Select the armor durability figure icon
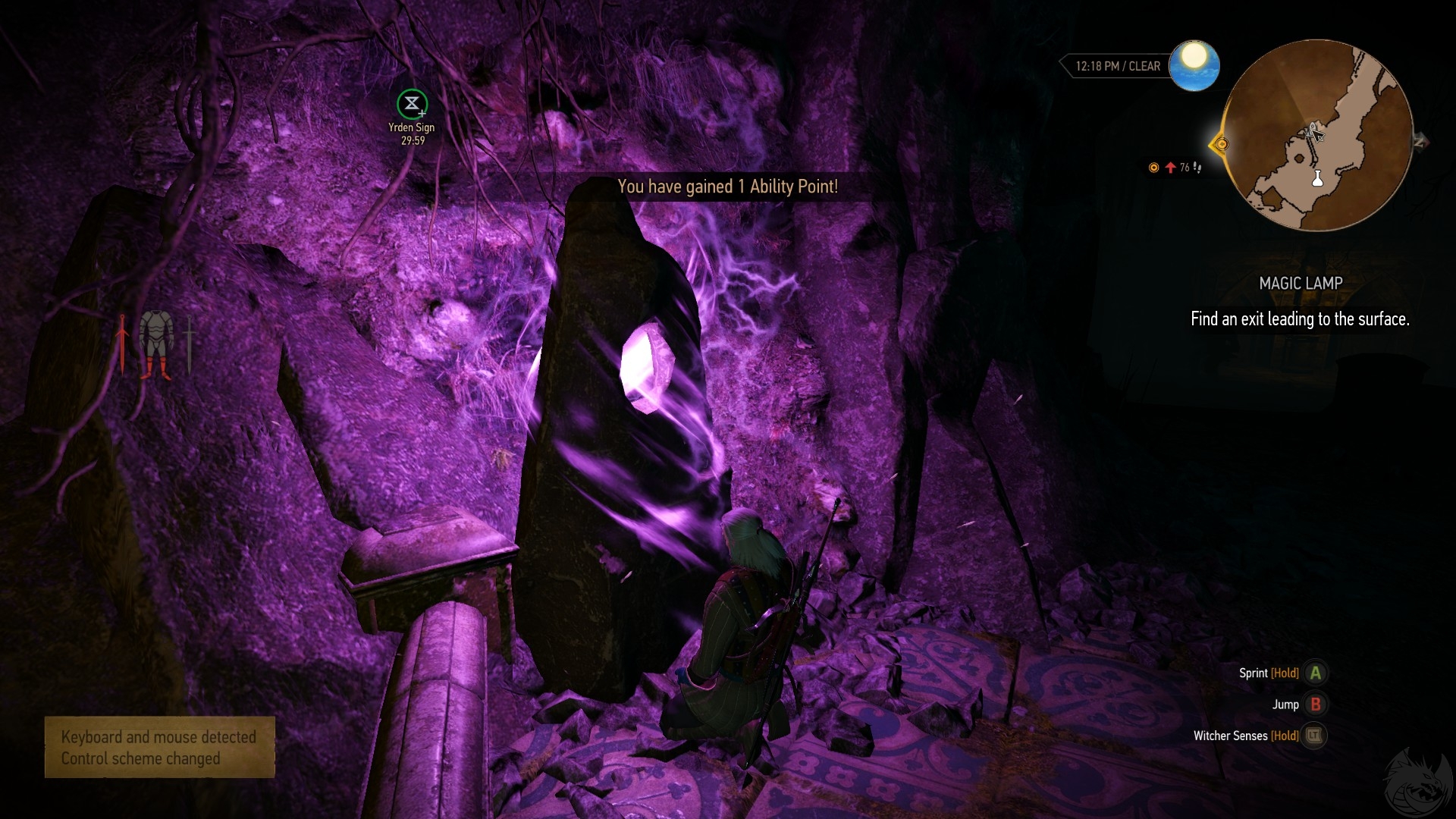Screen dimensions: 1456x819 coord(156,344)
